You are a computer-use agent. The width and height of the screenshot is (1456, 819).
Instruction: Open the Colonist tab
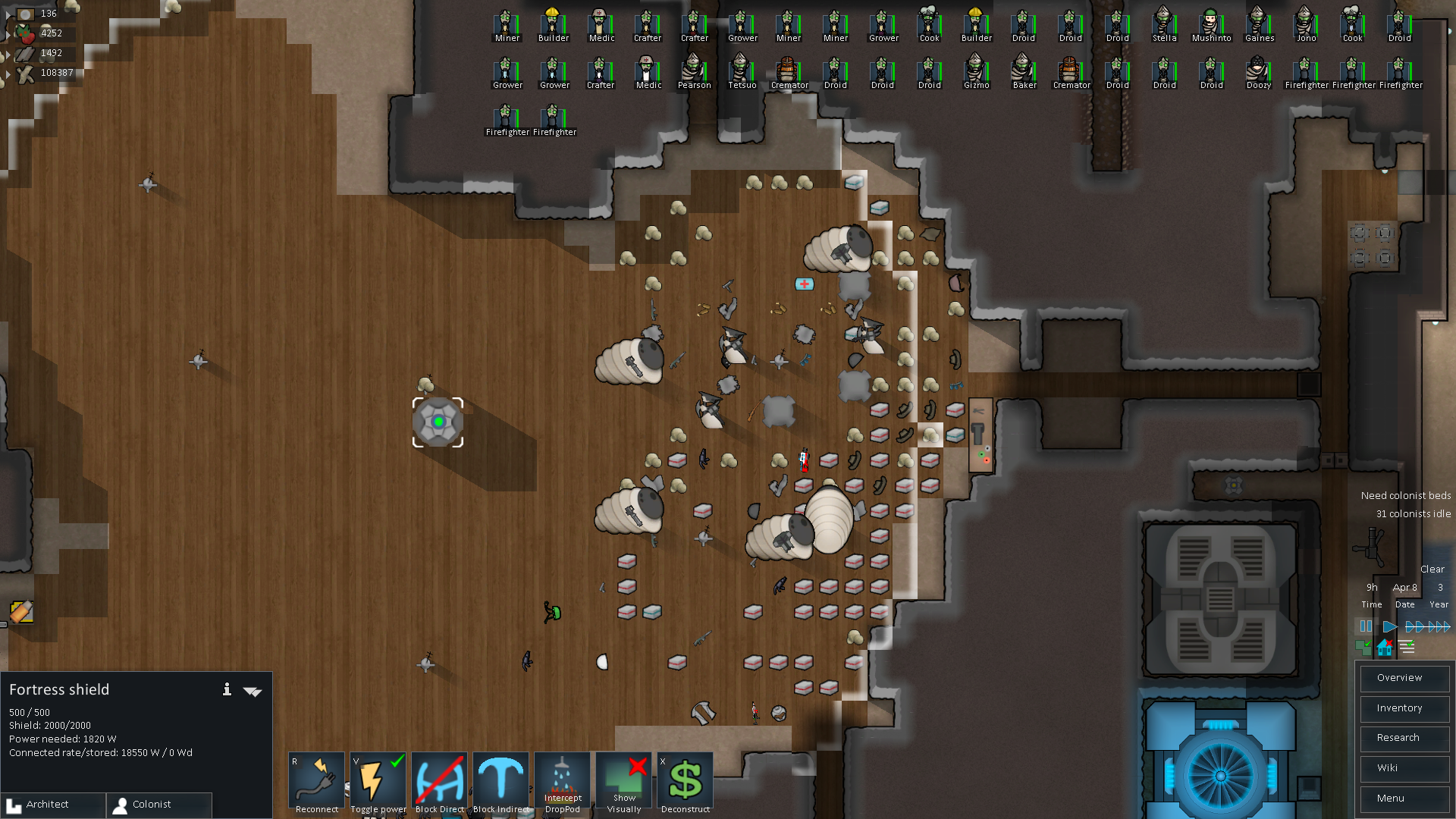(x=159, y=805)
